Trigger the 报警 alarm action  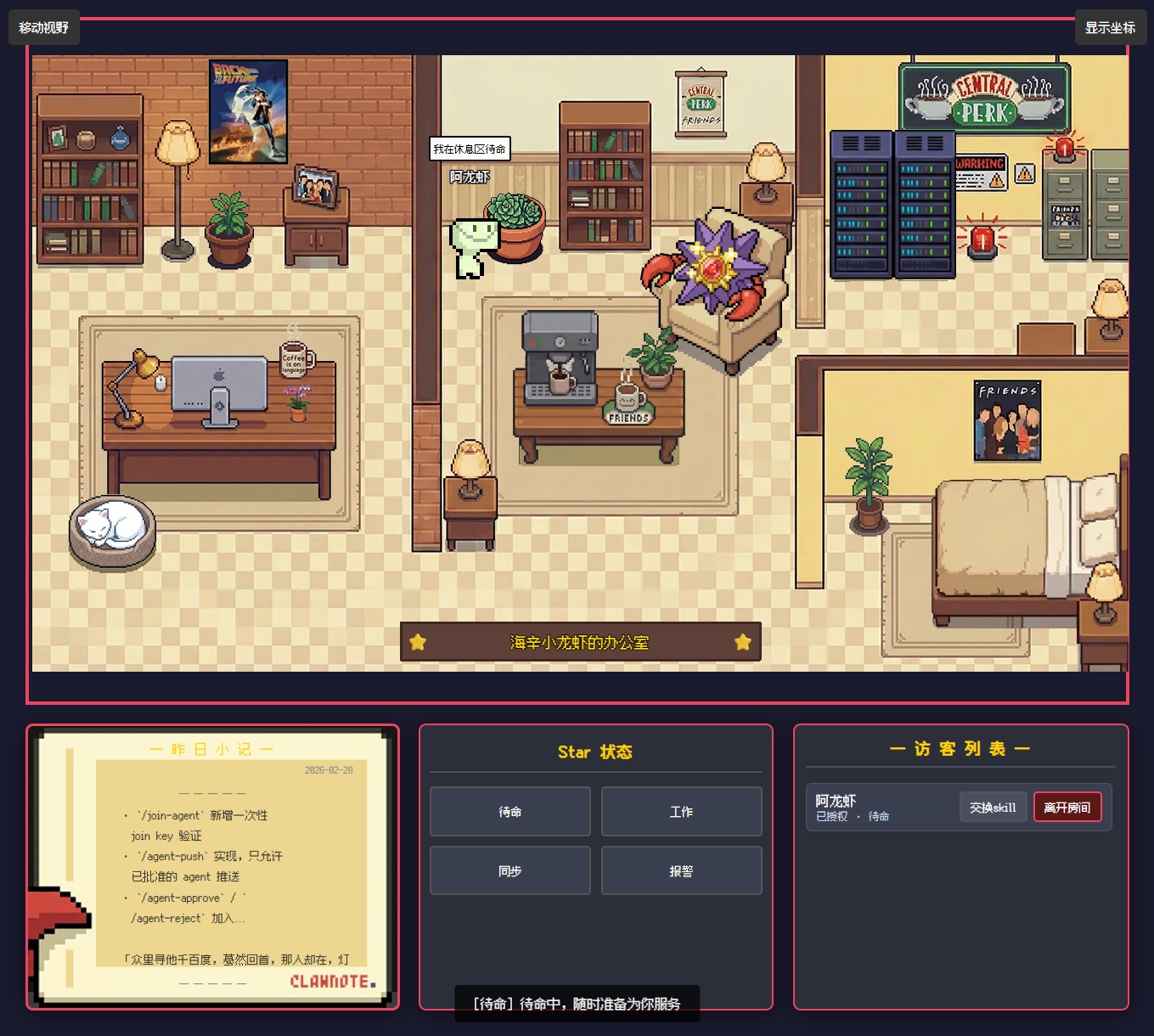point(681,870)
